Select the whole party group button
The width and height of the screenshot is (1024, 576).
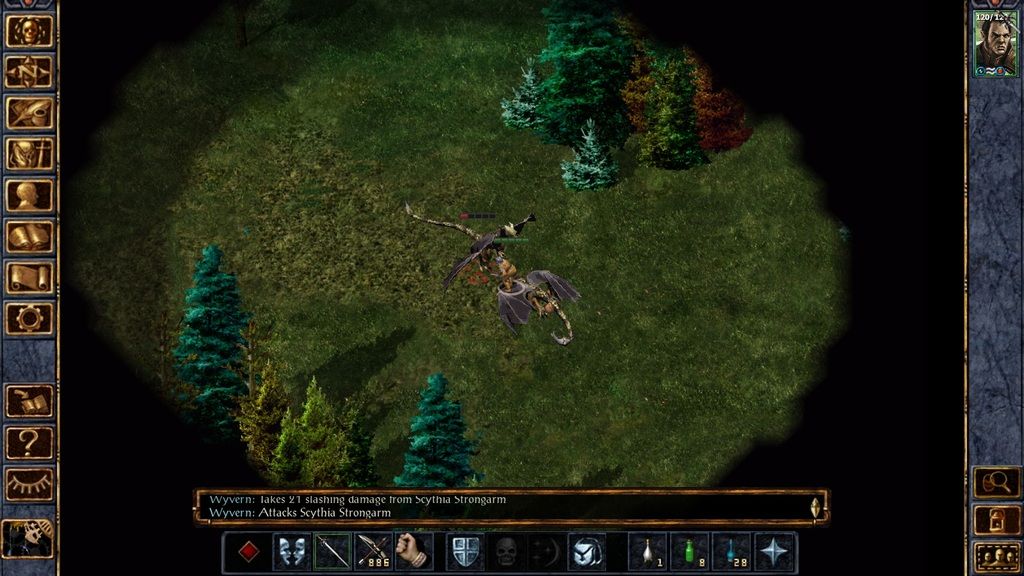tap(996, 556)
